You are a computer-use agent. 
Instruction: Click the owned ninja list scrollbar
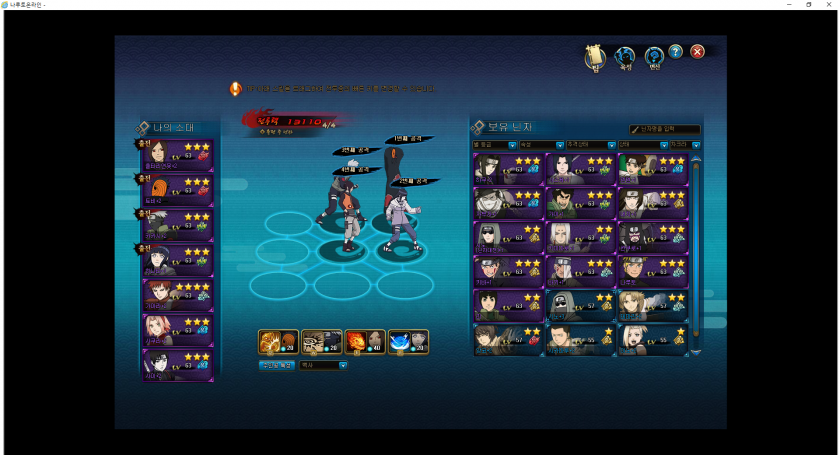pyautogui.click(x=696, y=250)
